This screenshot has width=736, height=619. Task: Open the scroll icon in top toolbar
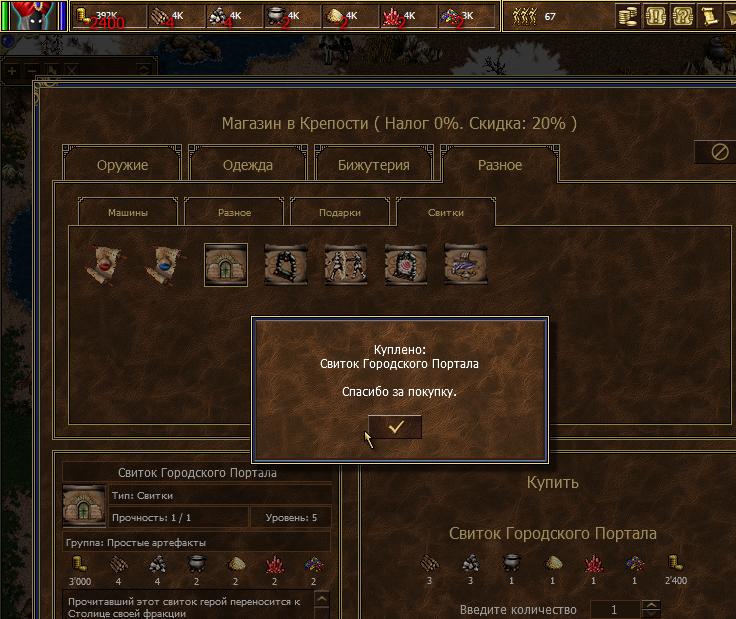point(710,16)
